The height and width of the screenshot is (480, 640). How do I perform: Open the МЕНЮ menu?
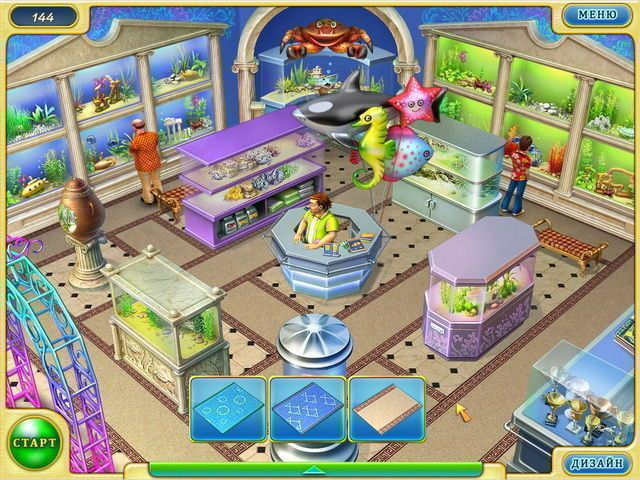(596, 15)
